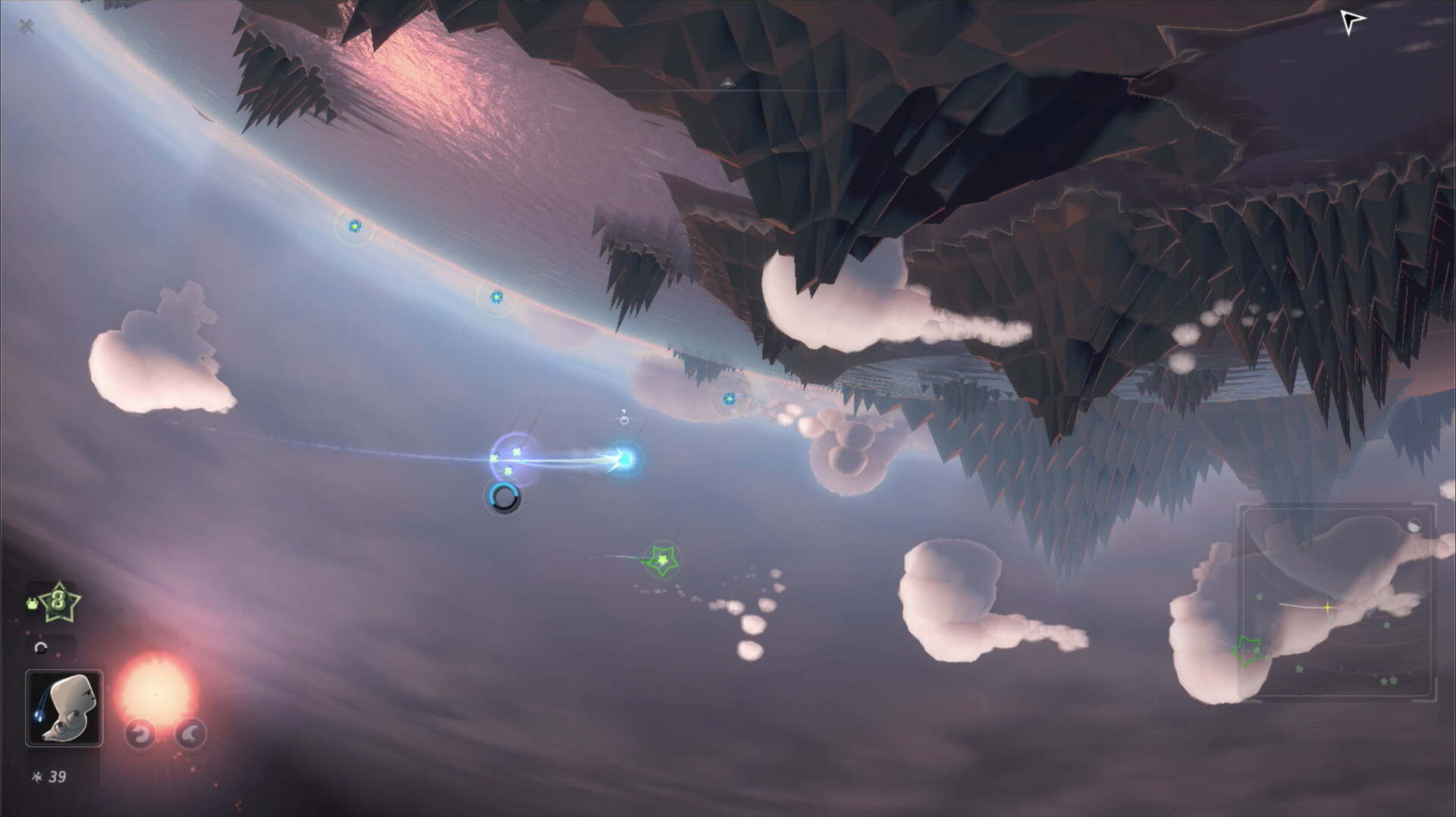Click the small green creature icon on the badge
The height and width of the screenshot is (817, 1456).
coord(33,602)
